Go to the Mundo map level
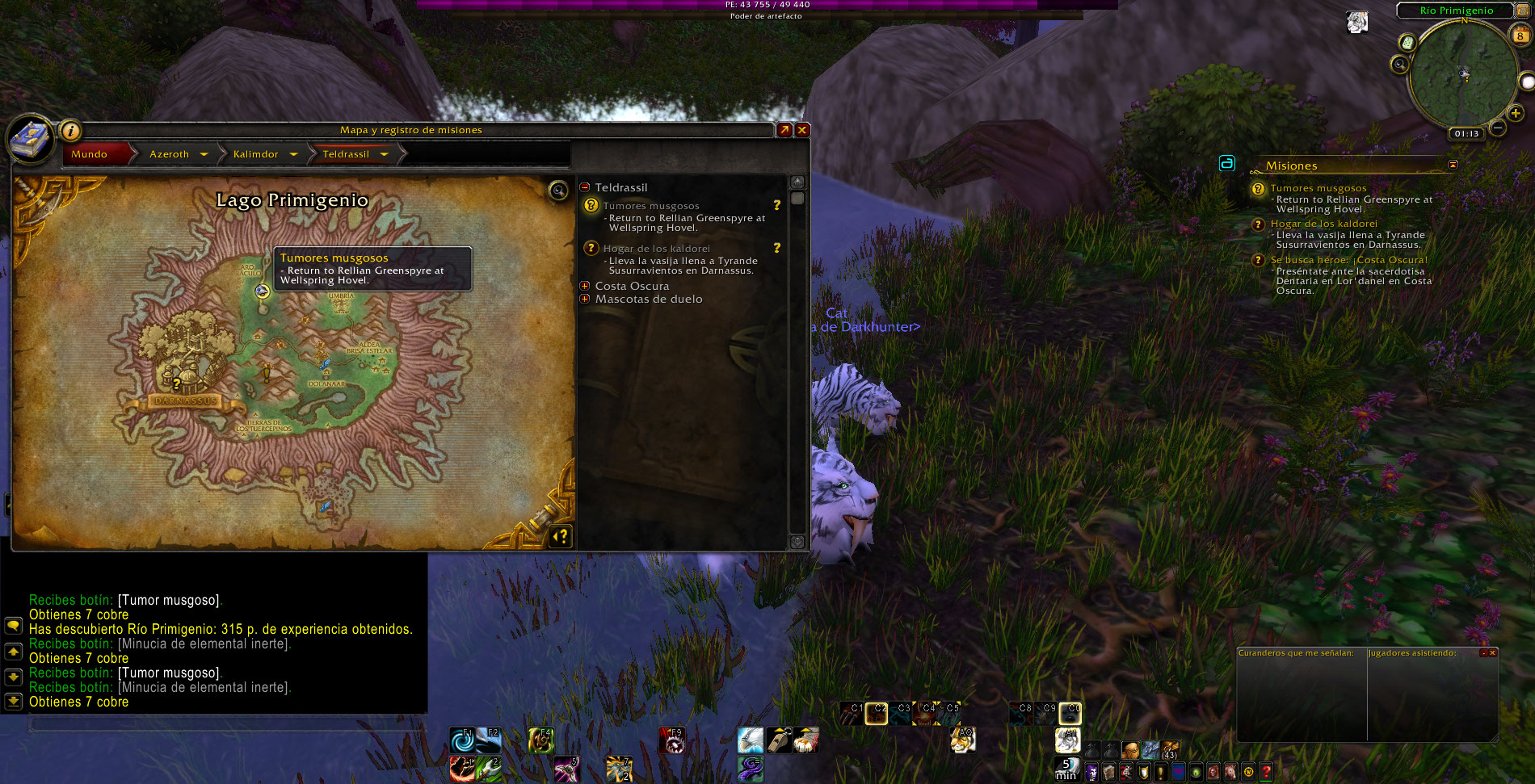1535x784 pixels. tap(90, 154)
